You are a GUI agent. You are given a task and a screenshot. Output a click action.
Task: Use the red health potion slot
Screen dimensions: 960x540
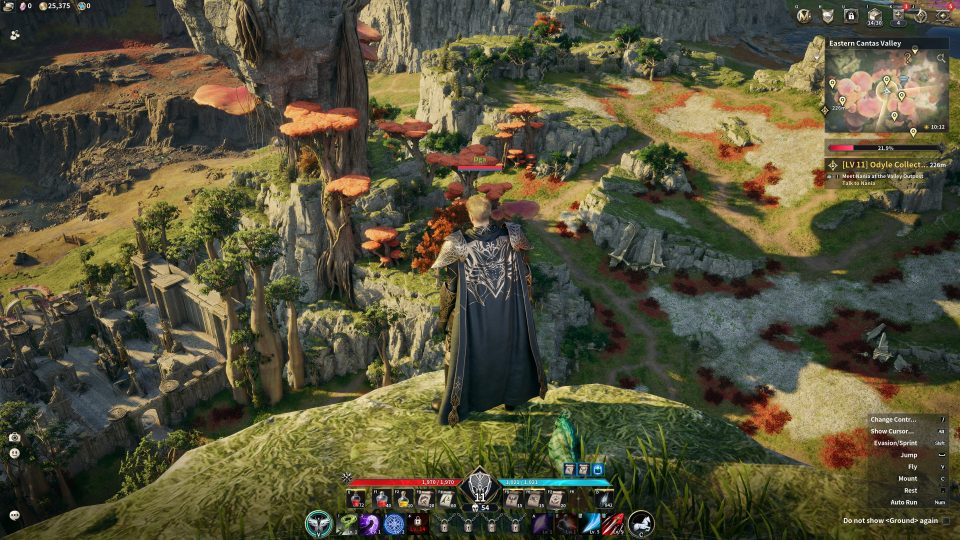coord(355,499)
